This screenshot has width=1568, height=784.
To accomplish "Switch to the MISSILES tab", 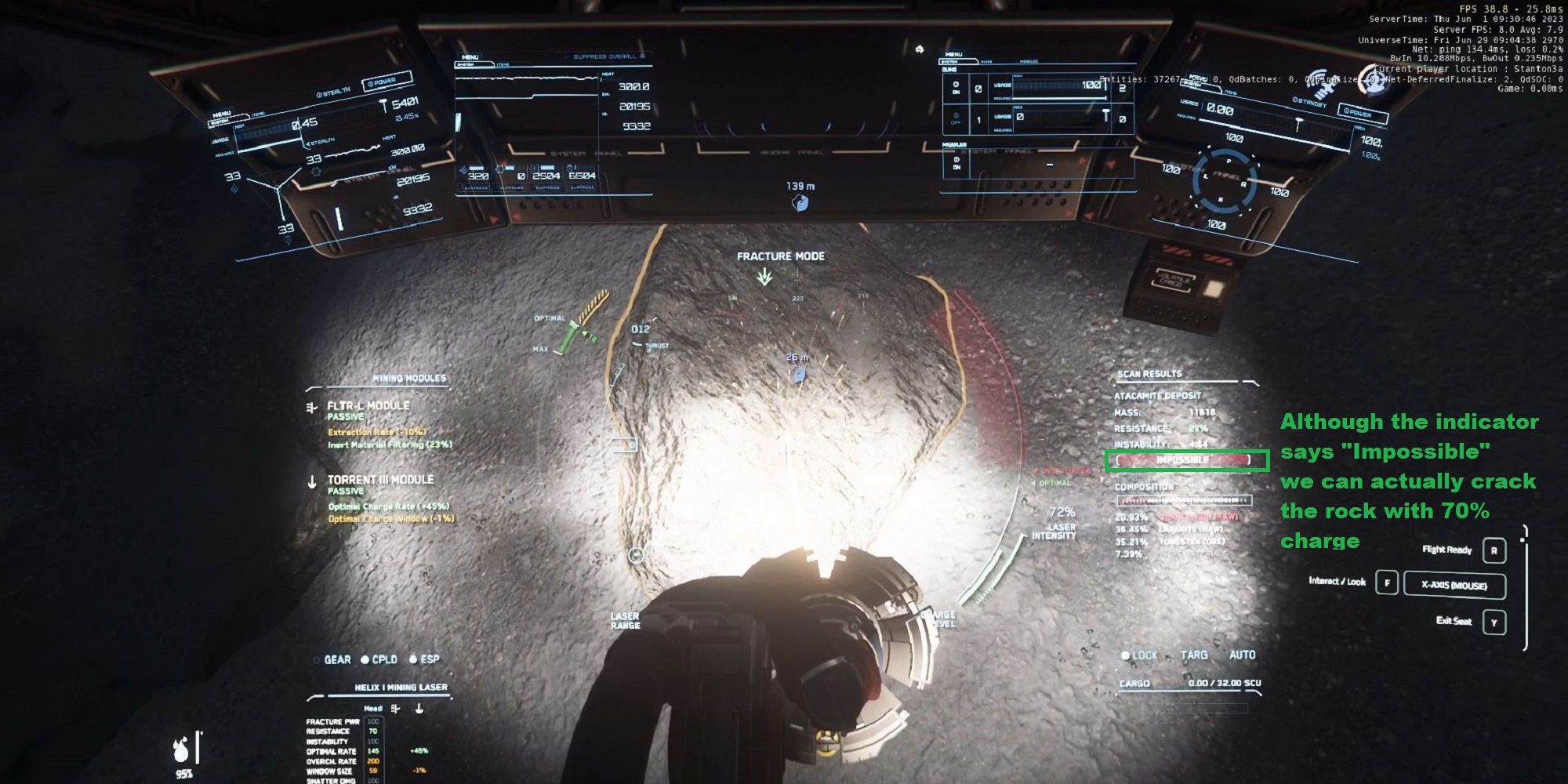I will coord(1029,61).
